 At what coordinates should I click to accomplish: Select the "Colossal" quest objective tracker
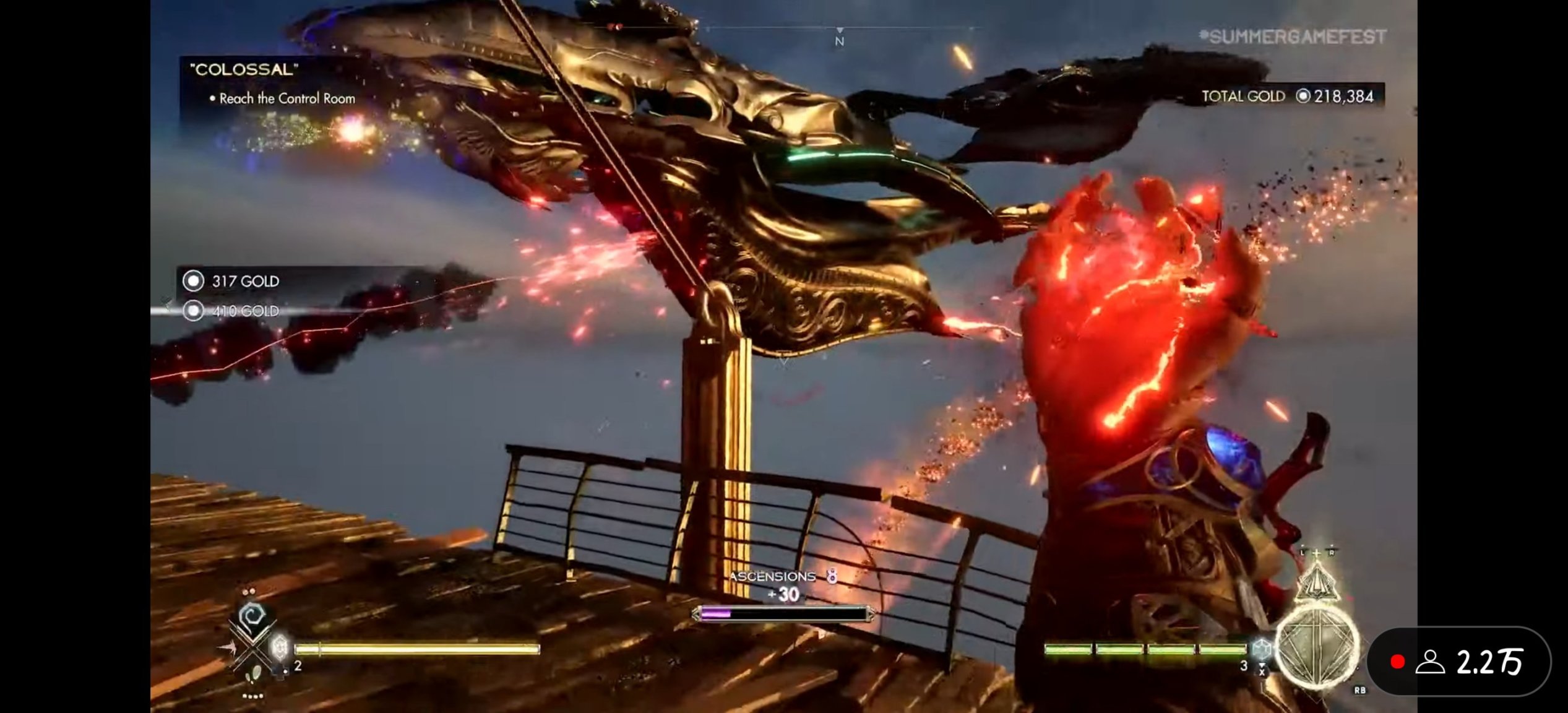pyautogui.click(x=274, y=84)
